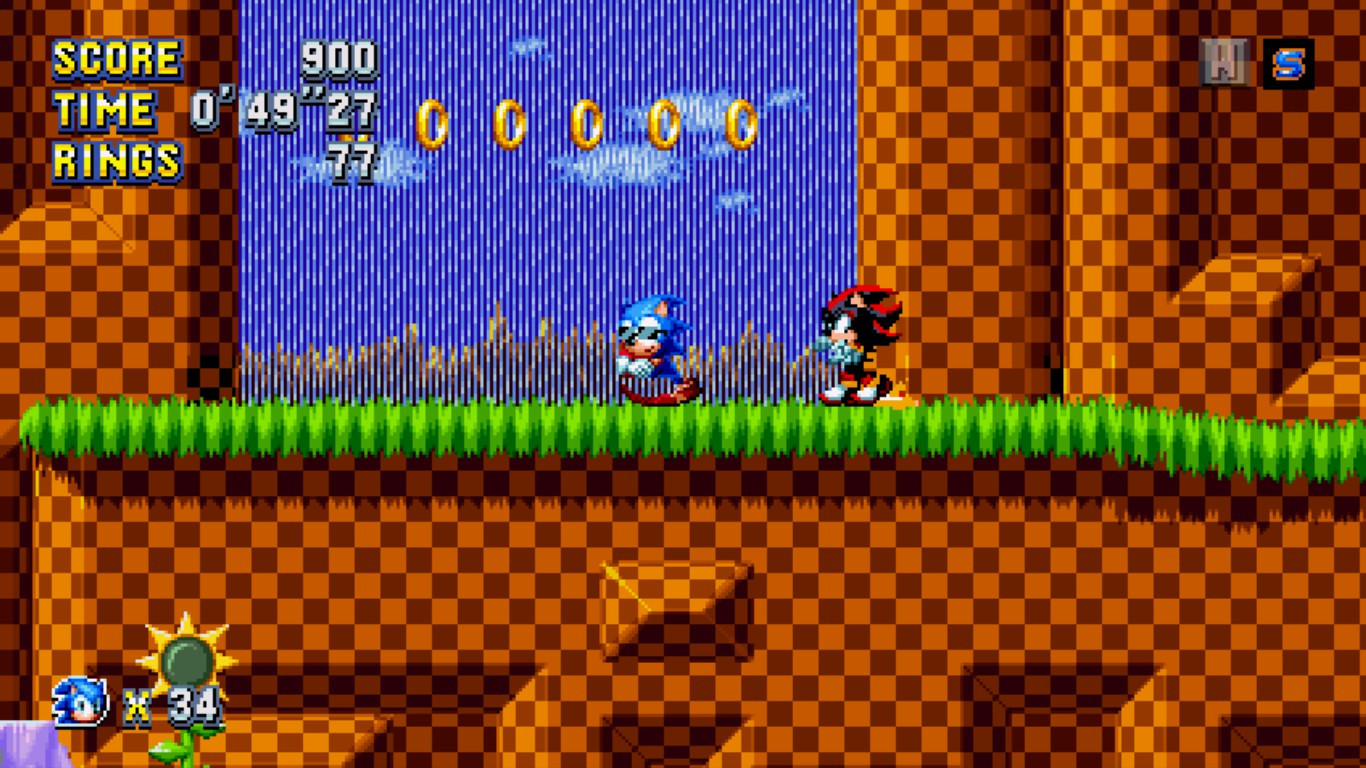Click the blue S badge in top-right corner

tap(1290, 62)
